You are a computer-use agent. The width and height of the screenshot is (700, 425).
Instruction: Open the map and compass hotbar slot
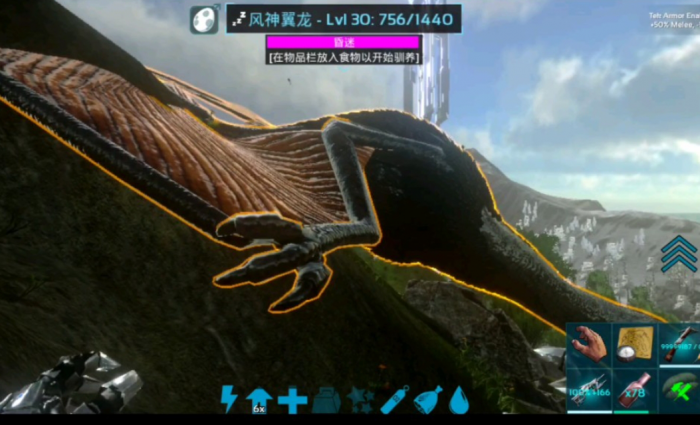coord(634,344)
